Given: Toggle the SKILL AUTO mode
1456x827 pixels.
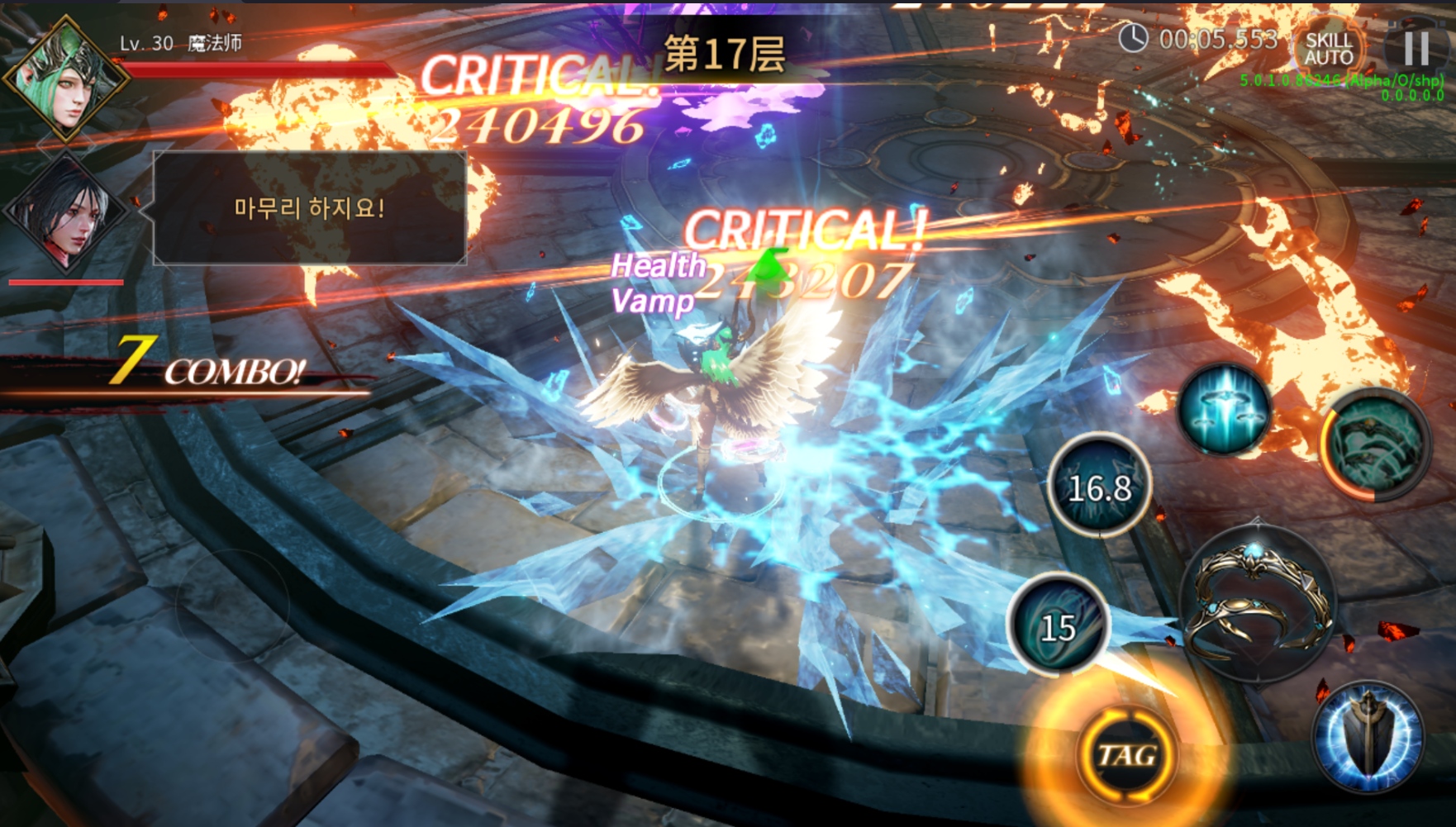Looking at the screenshot, I should (1328, 49).
